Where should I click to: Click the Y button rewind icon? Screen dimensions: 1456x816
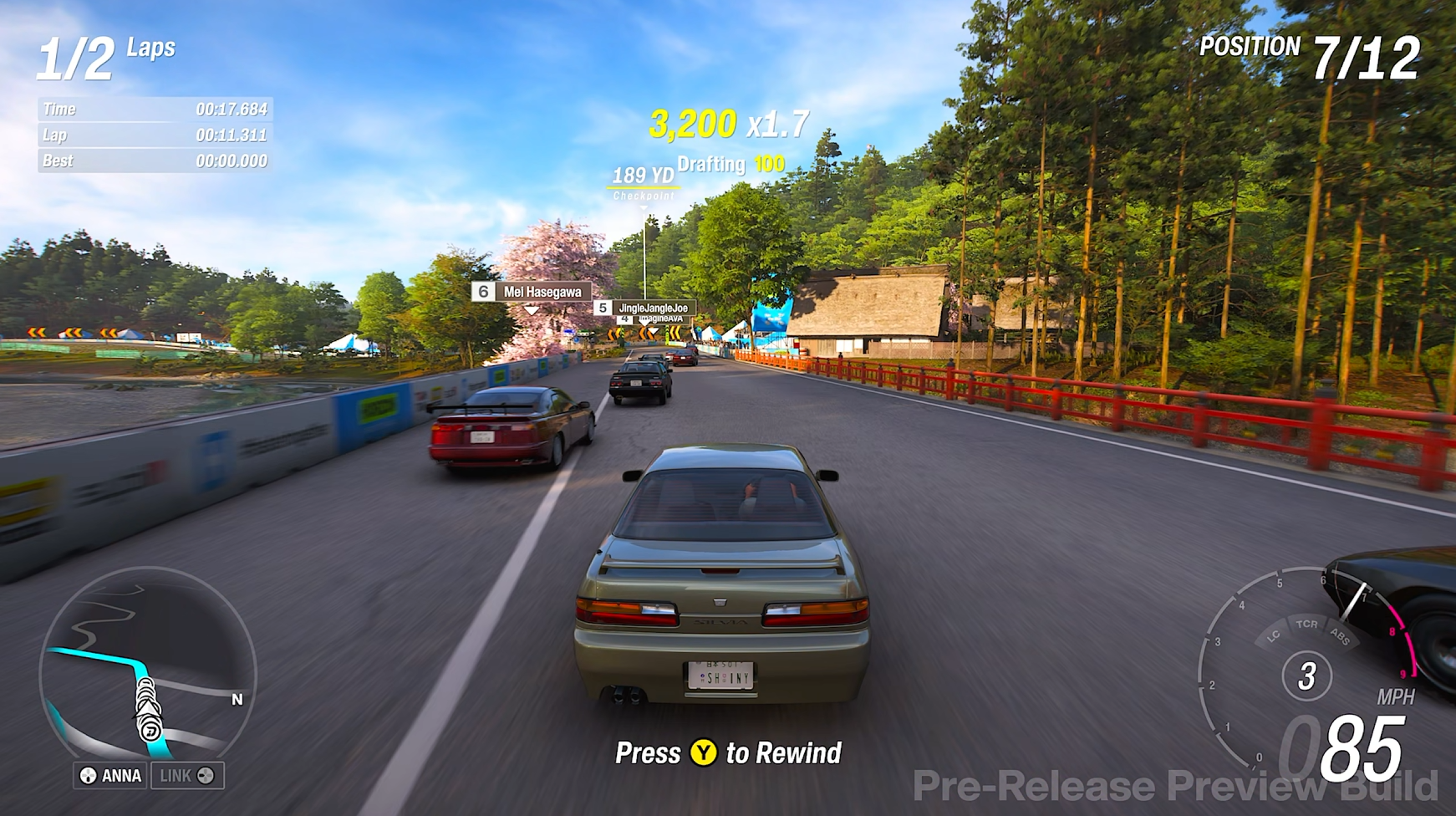click(x=705, y=753)
